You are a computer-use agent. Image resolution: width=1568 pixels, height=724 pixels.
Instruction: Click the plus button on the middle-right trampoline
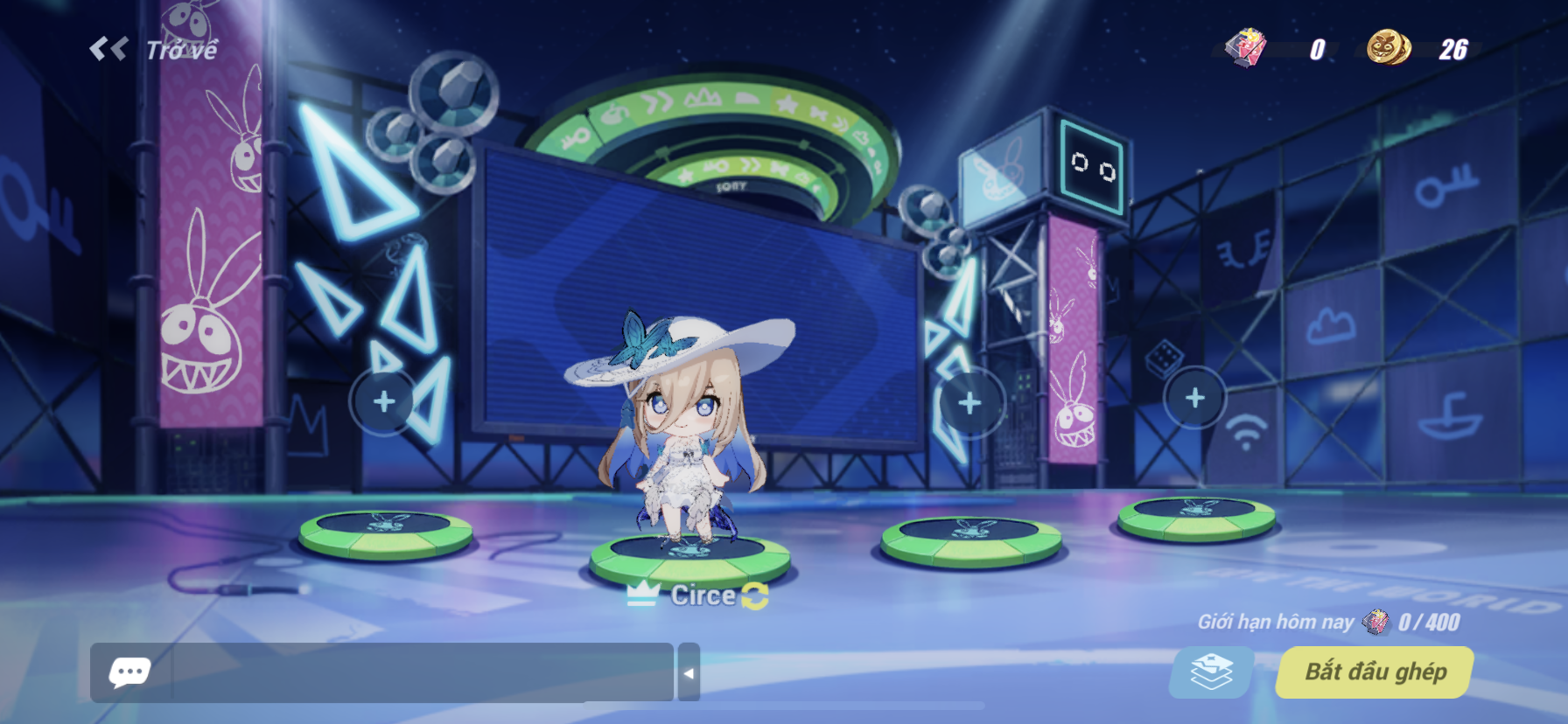pyautogui.click(x=969, y=400)
